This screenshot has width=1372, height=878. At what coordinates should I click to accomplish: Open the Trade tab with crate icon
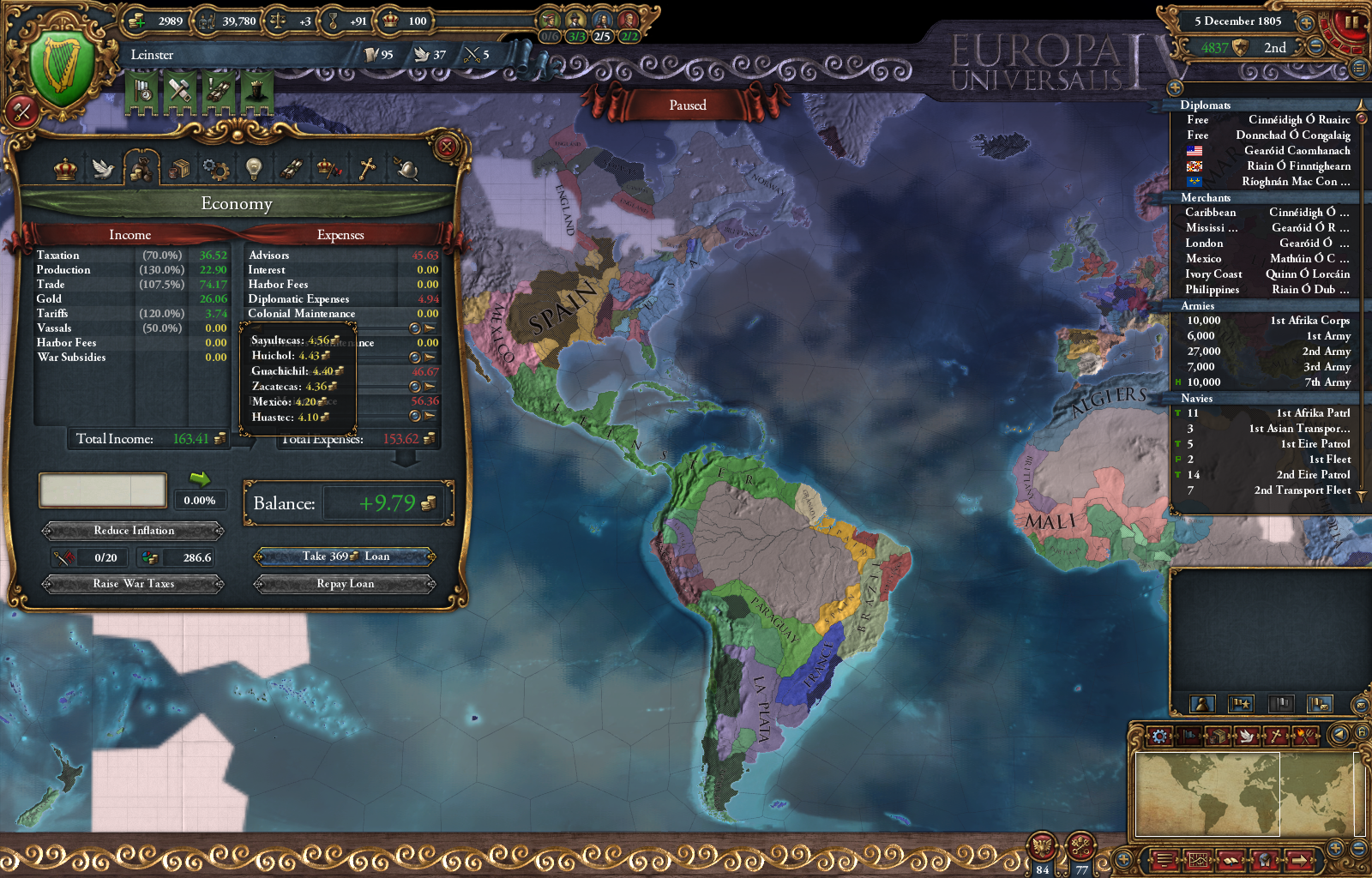pos(179,170)
